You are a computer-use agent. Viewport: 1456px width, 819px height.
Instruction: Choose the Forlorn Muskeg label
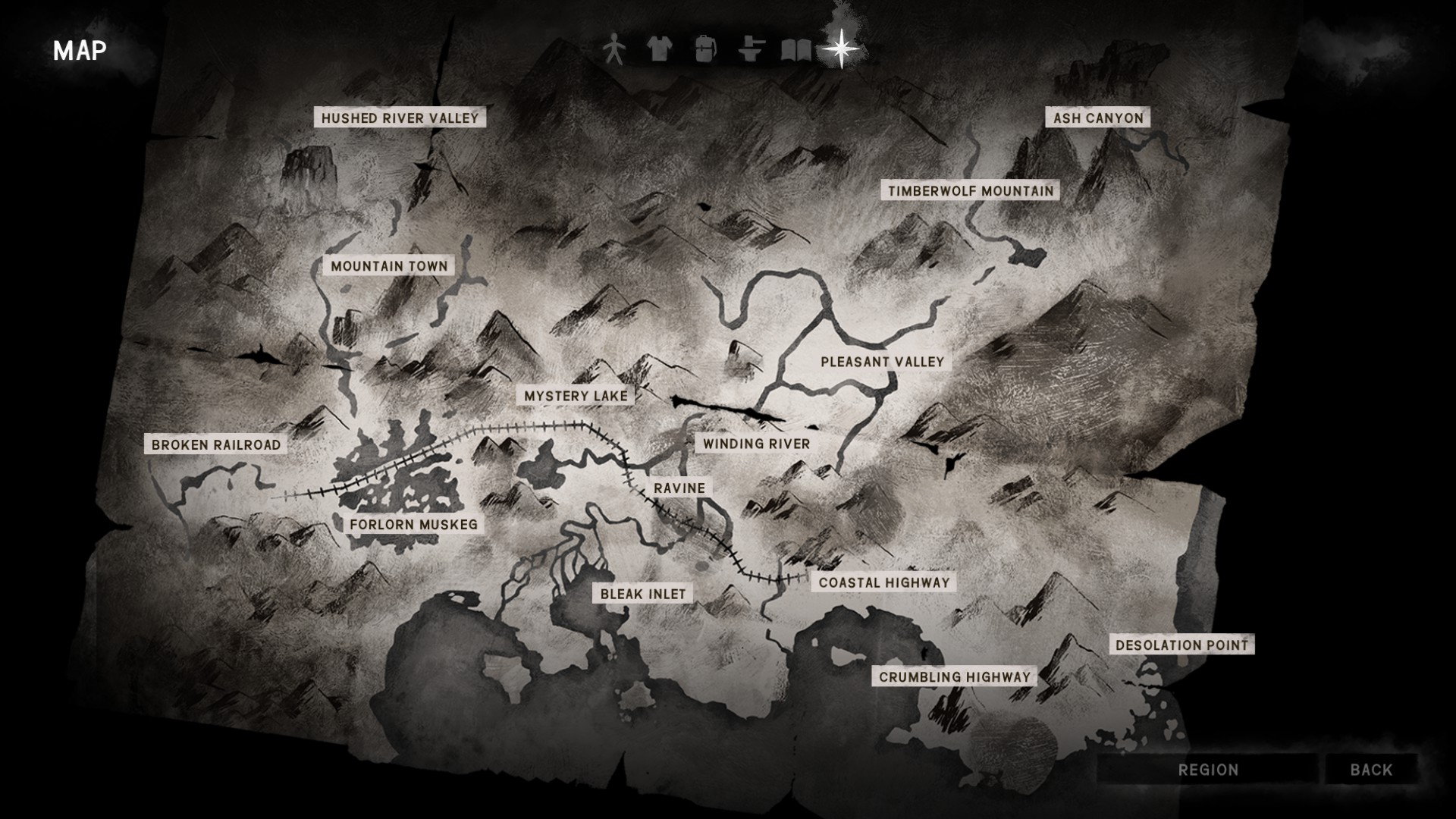(413, 524)
